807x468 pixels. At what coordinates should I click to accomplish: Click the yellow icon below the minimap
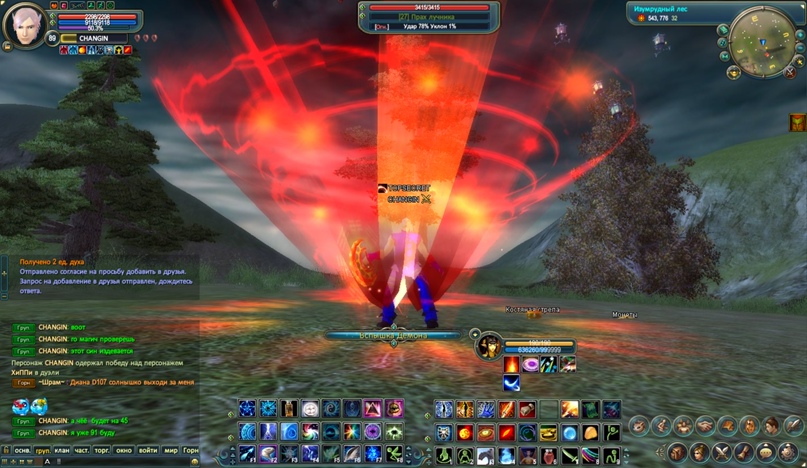[796, 122]
